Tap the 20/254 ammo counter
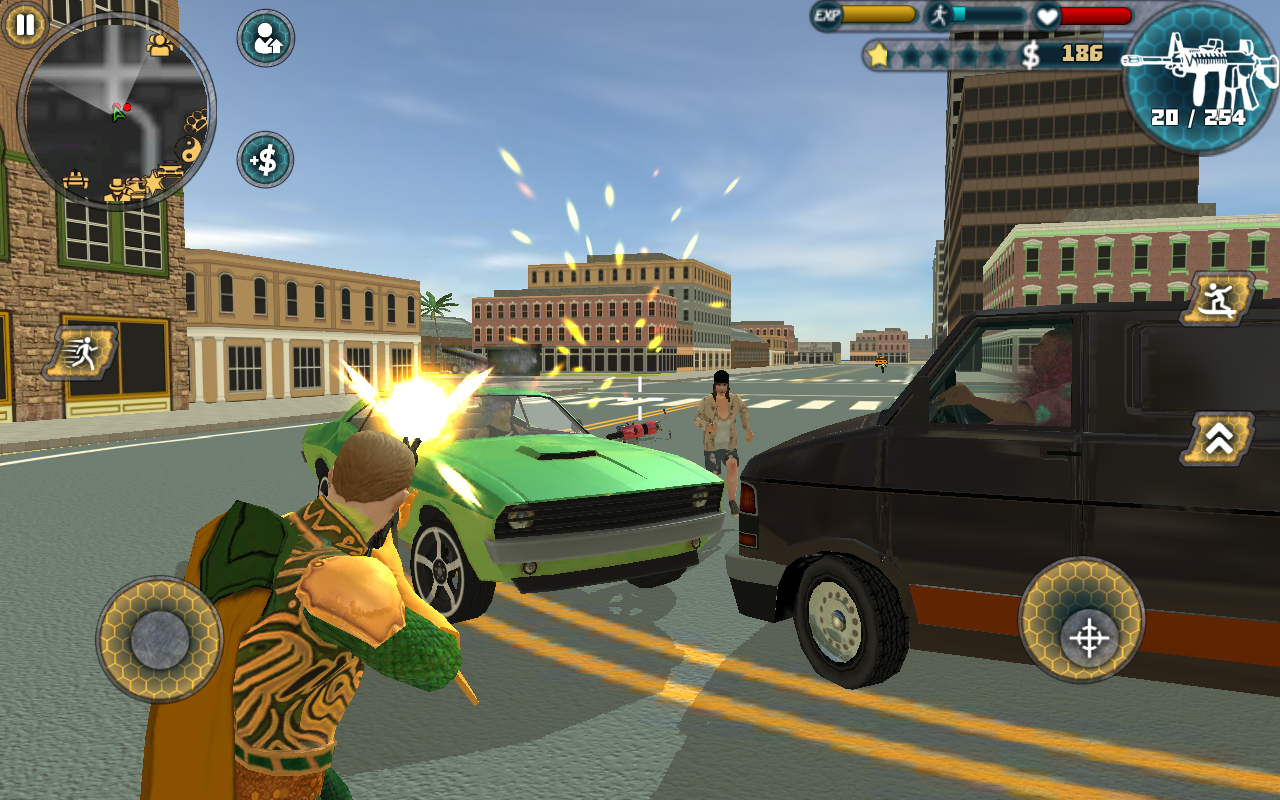 1196,117
